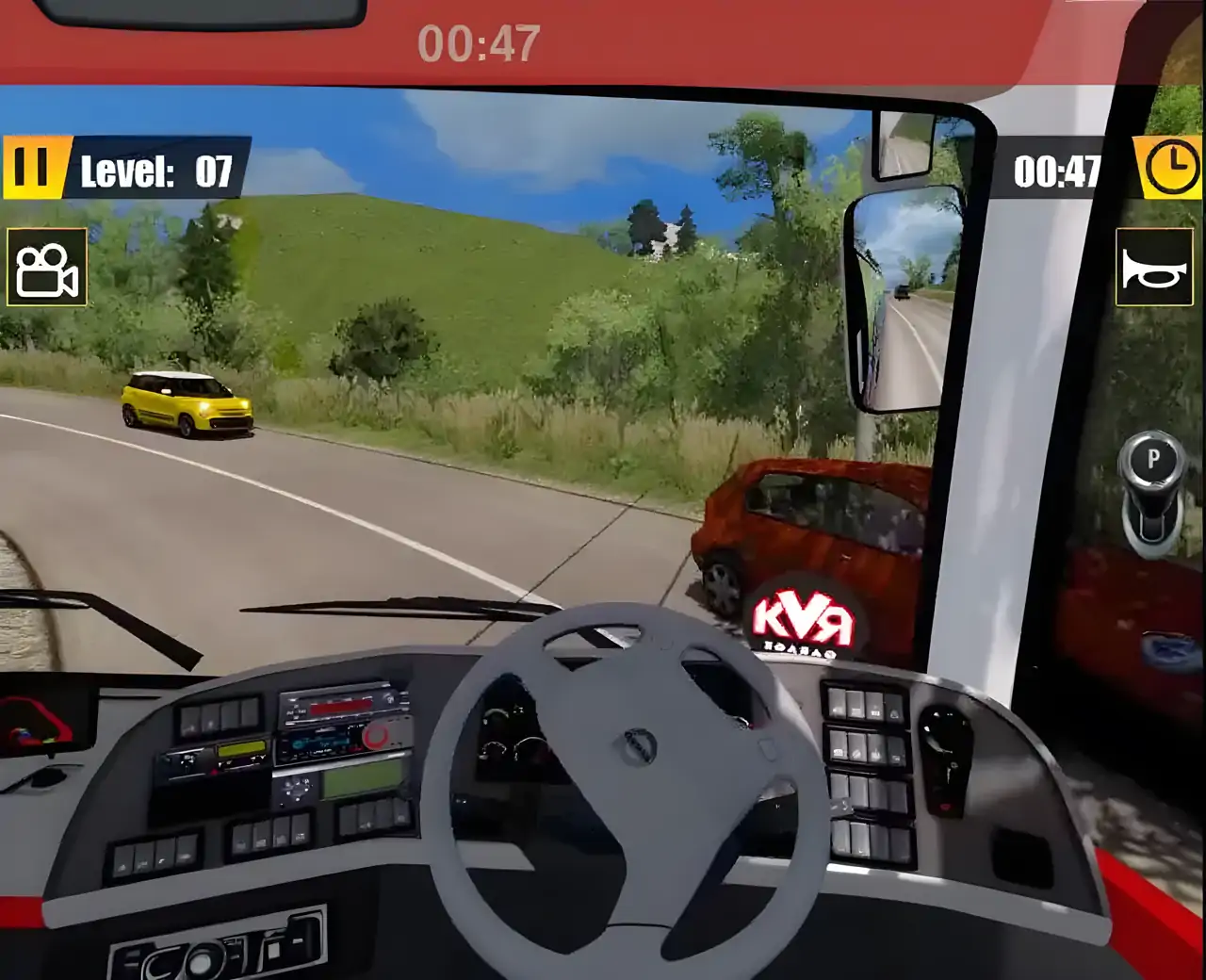The image size is (1206, 980).
Task: Tap the P gear shifter
Action: pyautogui.click(x=1152, y=488)
